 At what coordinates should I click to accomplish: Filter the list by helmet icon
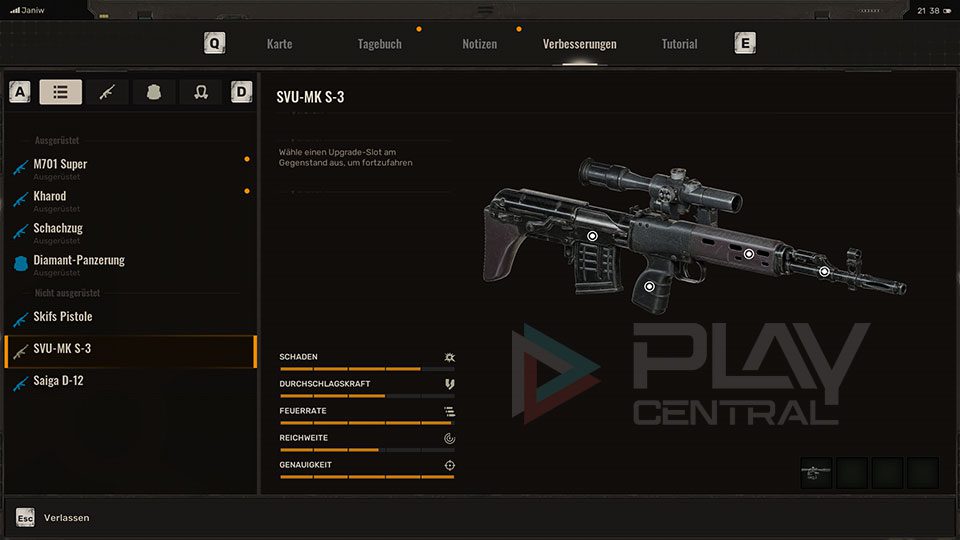(200, 92)
